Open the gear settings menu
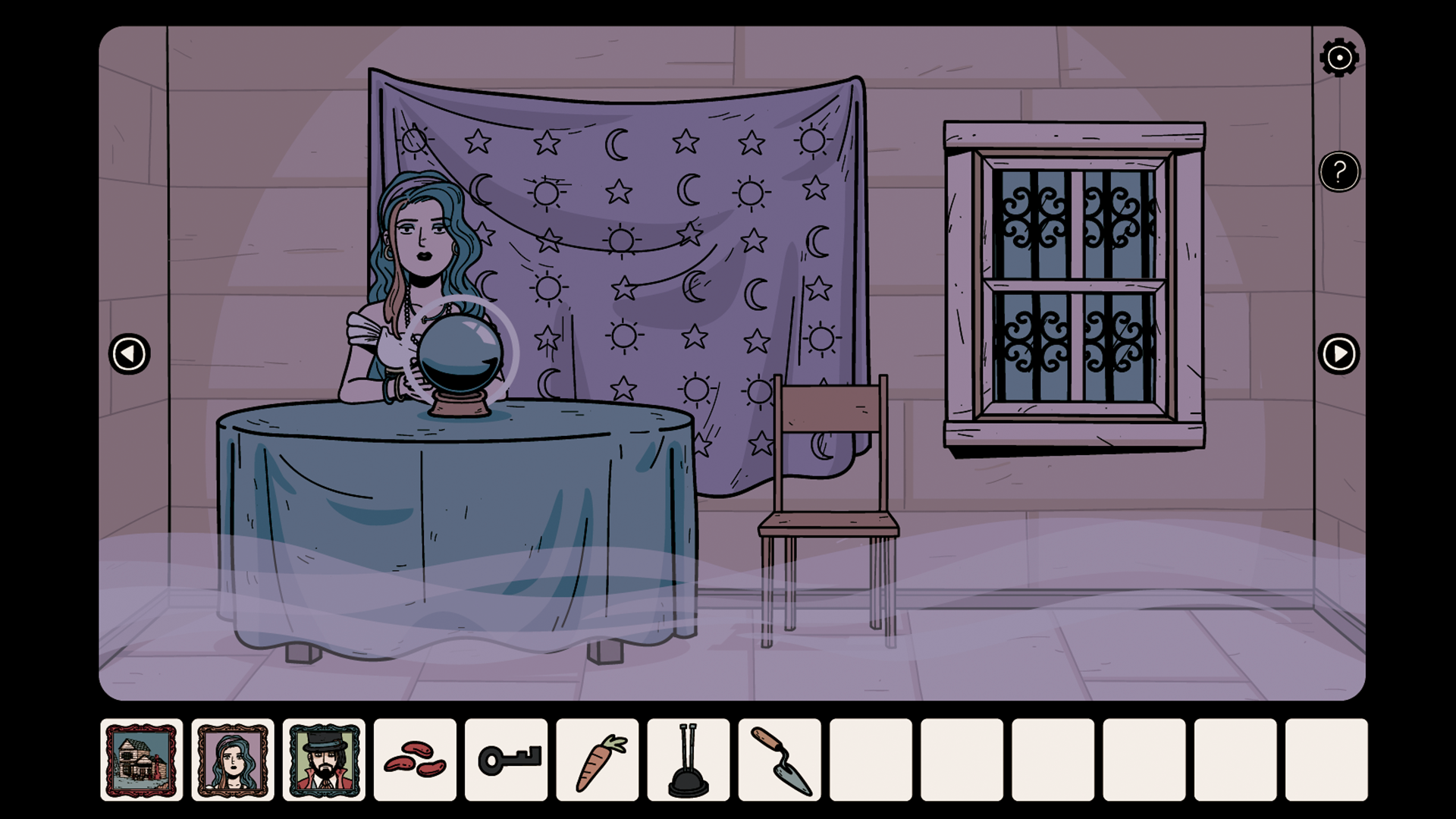This screenshot has width=1456, height=819. 1338,58
